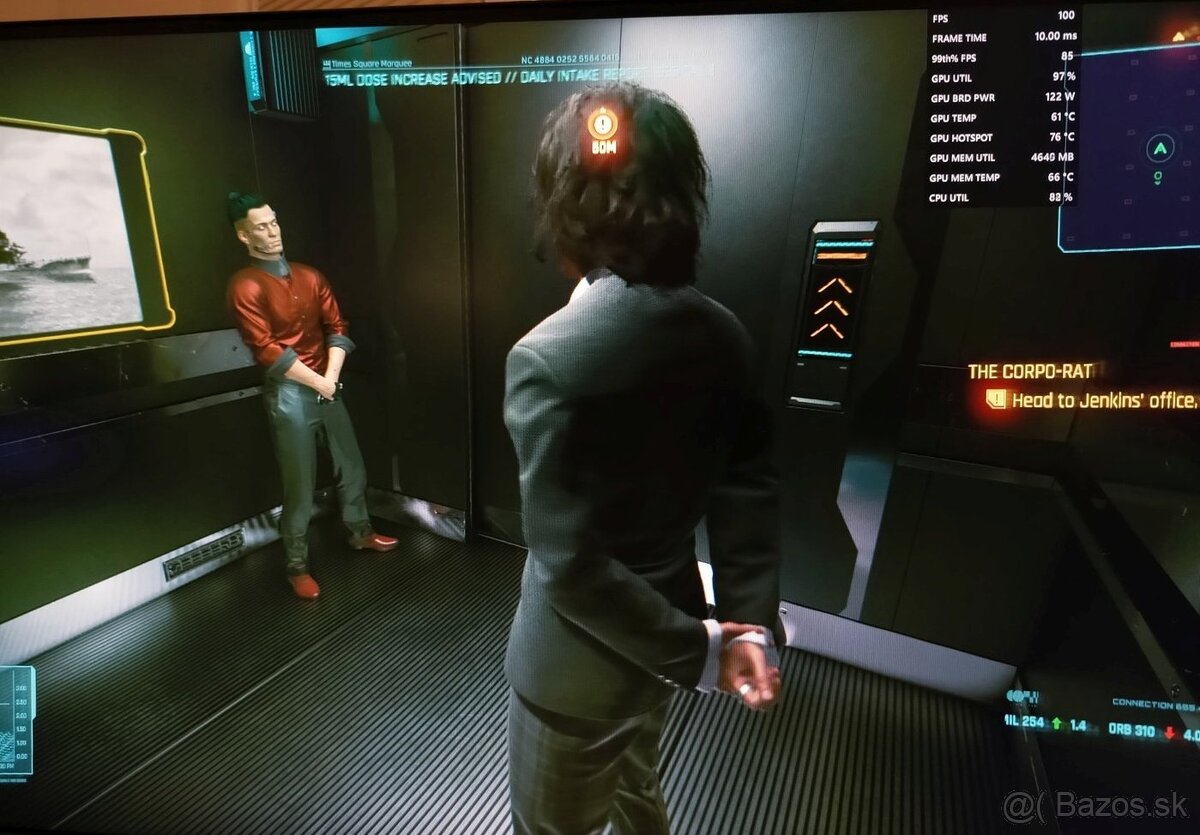Viewport: 1200px width, 835px height.
Task: Open the minimap in the corner
Action: [1130, 150]
